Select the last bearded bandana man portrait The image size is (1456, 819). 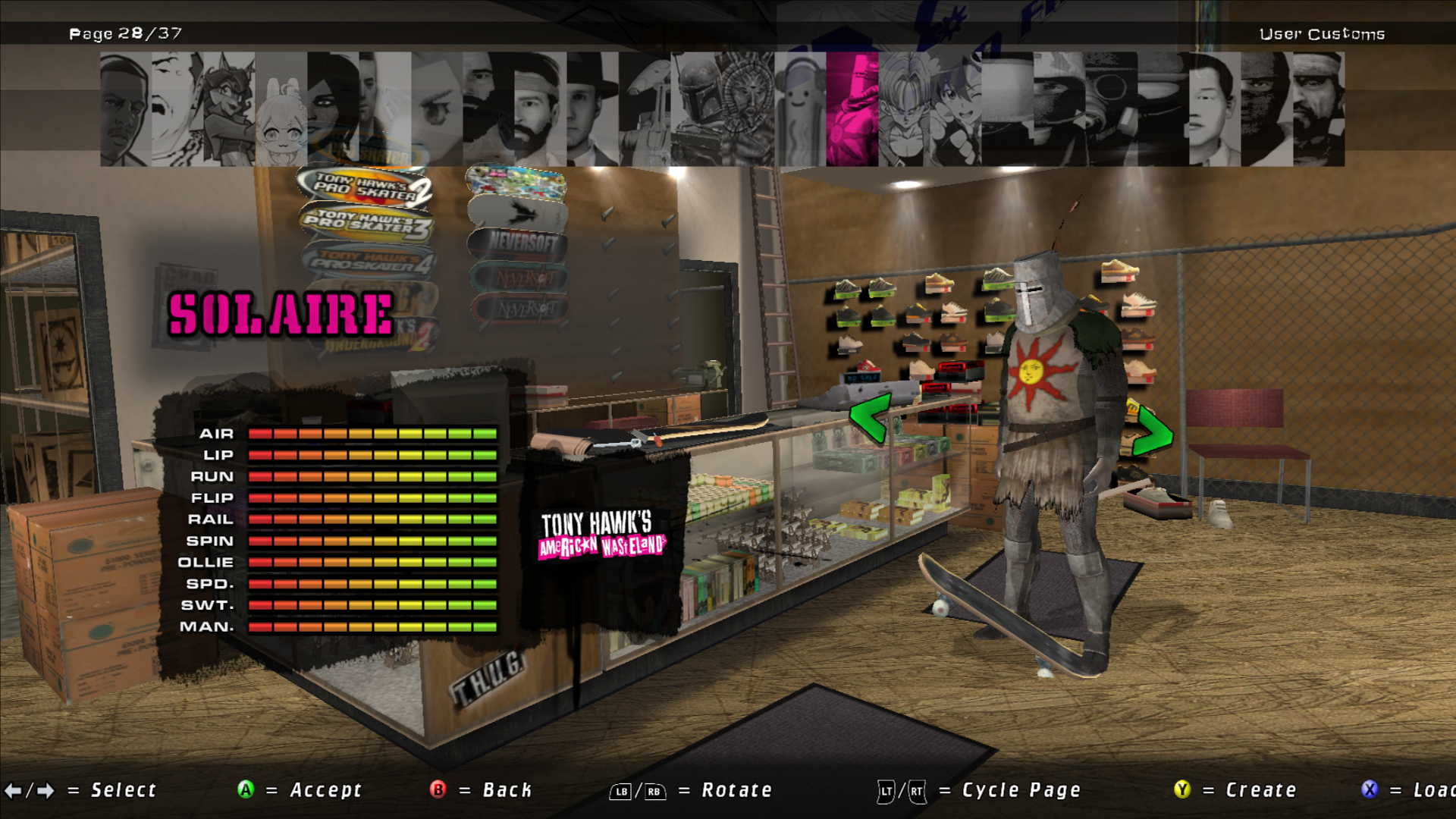tap(1319, 109)
